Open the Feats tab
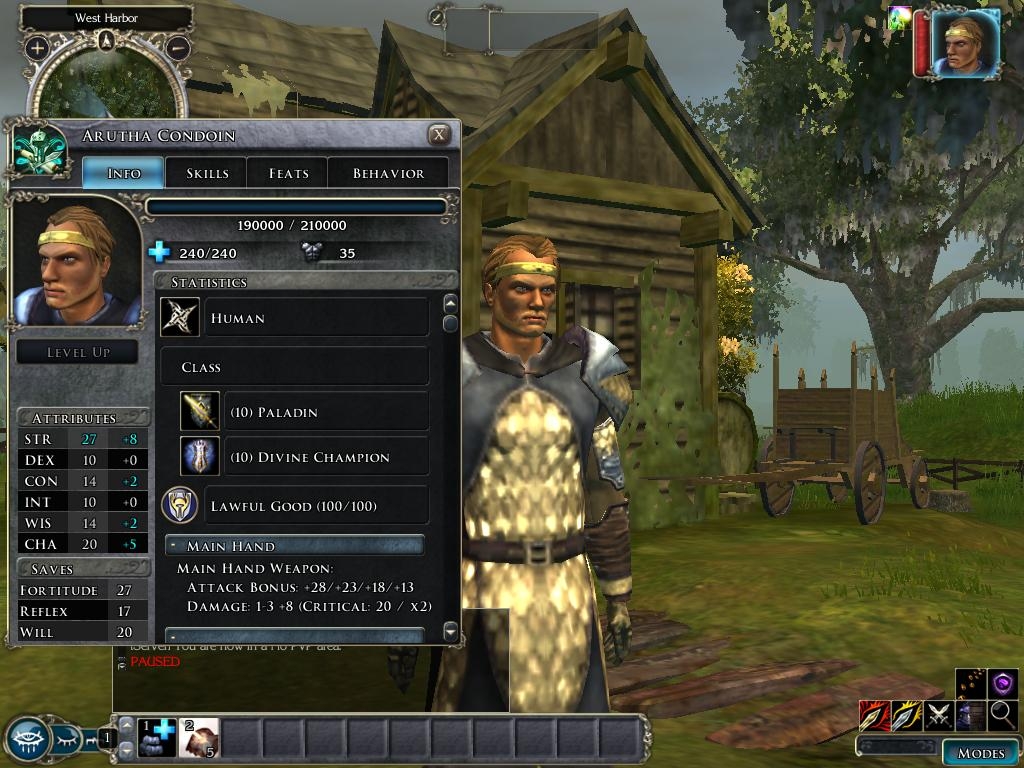This screenshot has width=1024, height=768. pos(288,173)
